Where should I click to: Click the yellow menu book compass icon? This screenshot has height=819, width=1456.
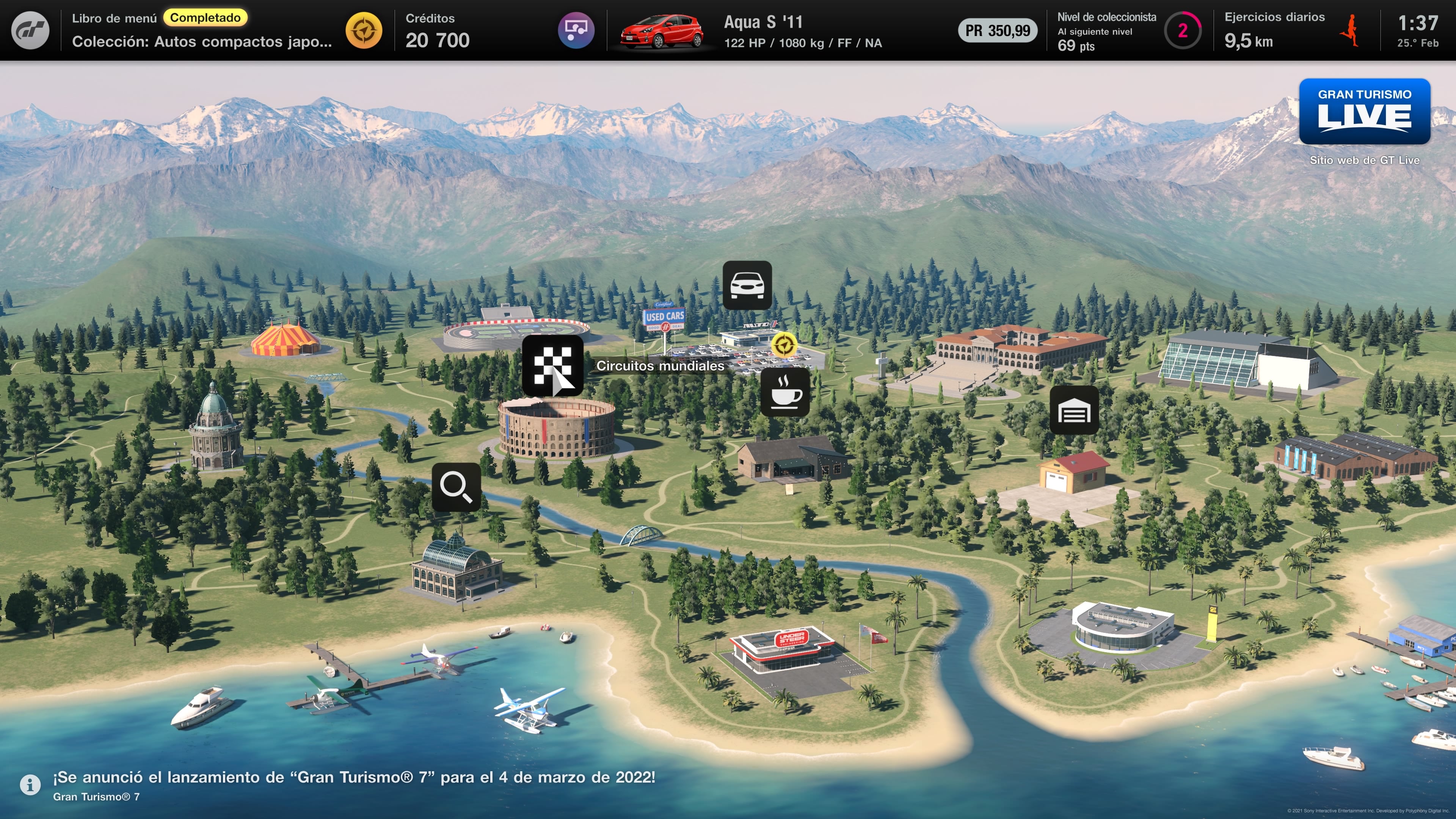[364, 30]
